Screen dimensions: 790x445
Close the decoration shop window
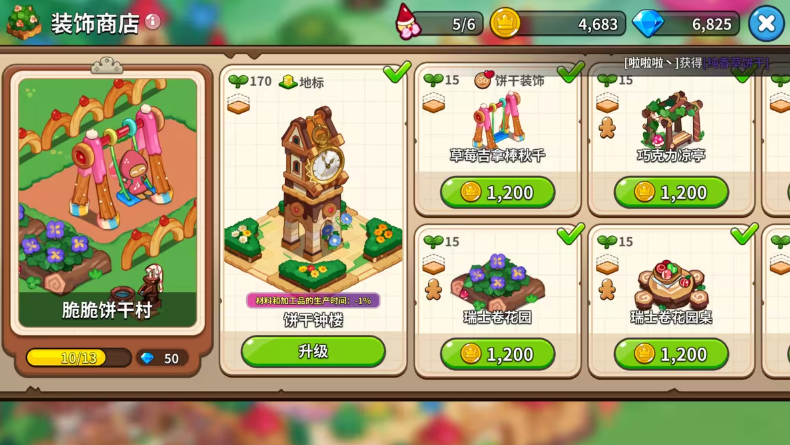[766, 23]
